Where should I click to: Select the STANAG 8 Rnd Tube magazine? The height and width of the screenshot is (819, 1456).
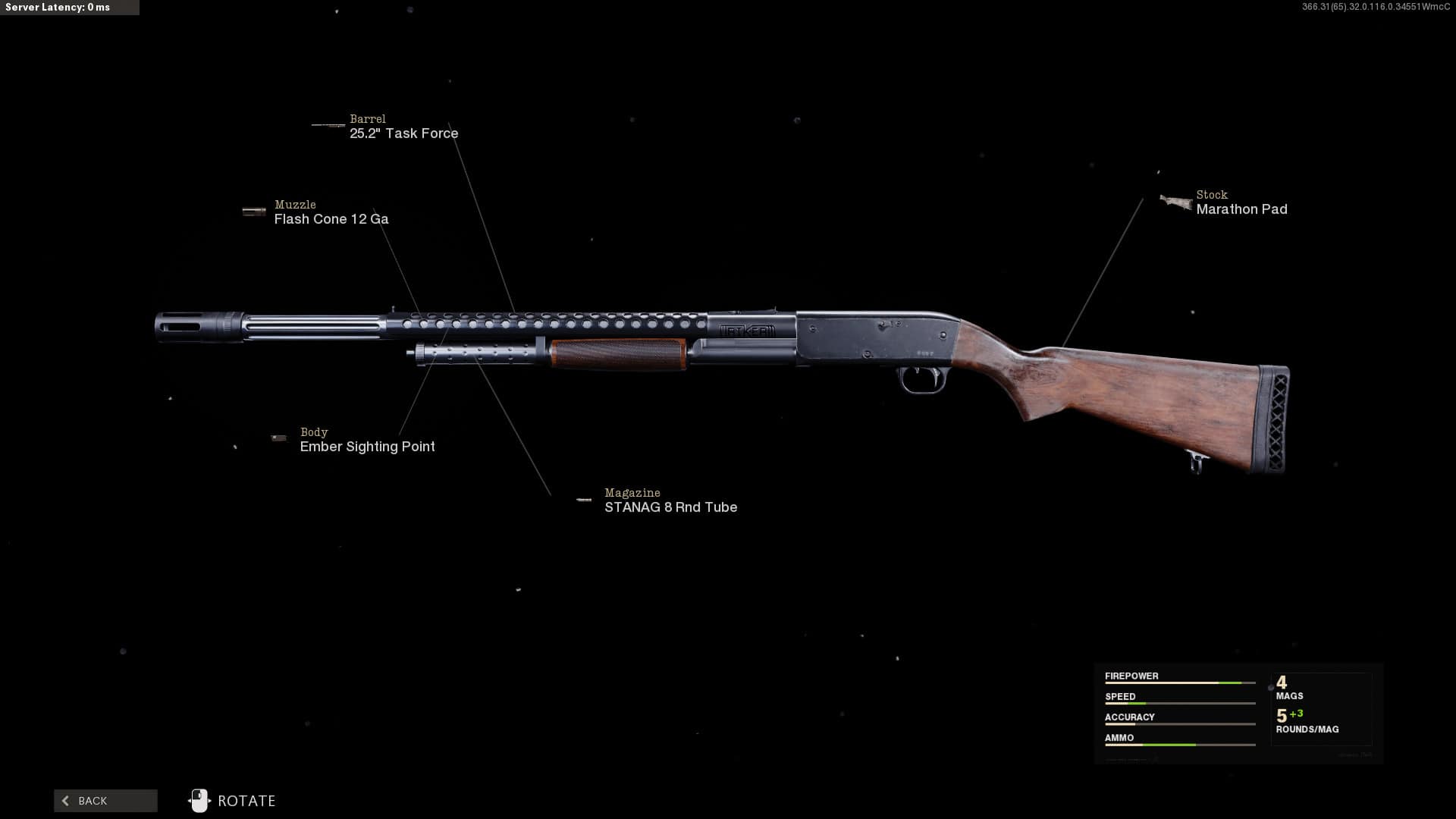click(x=670, y=507)
